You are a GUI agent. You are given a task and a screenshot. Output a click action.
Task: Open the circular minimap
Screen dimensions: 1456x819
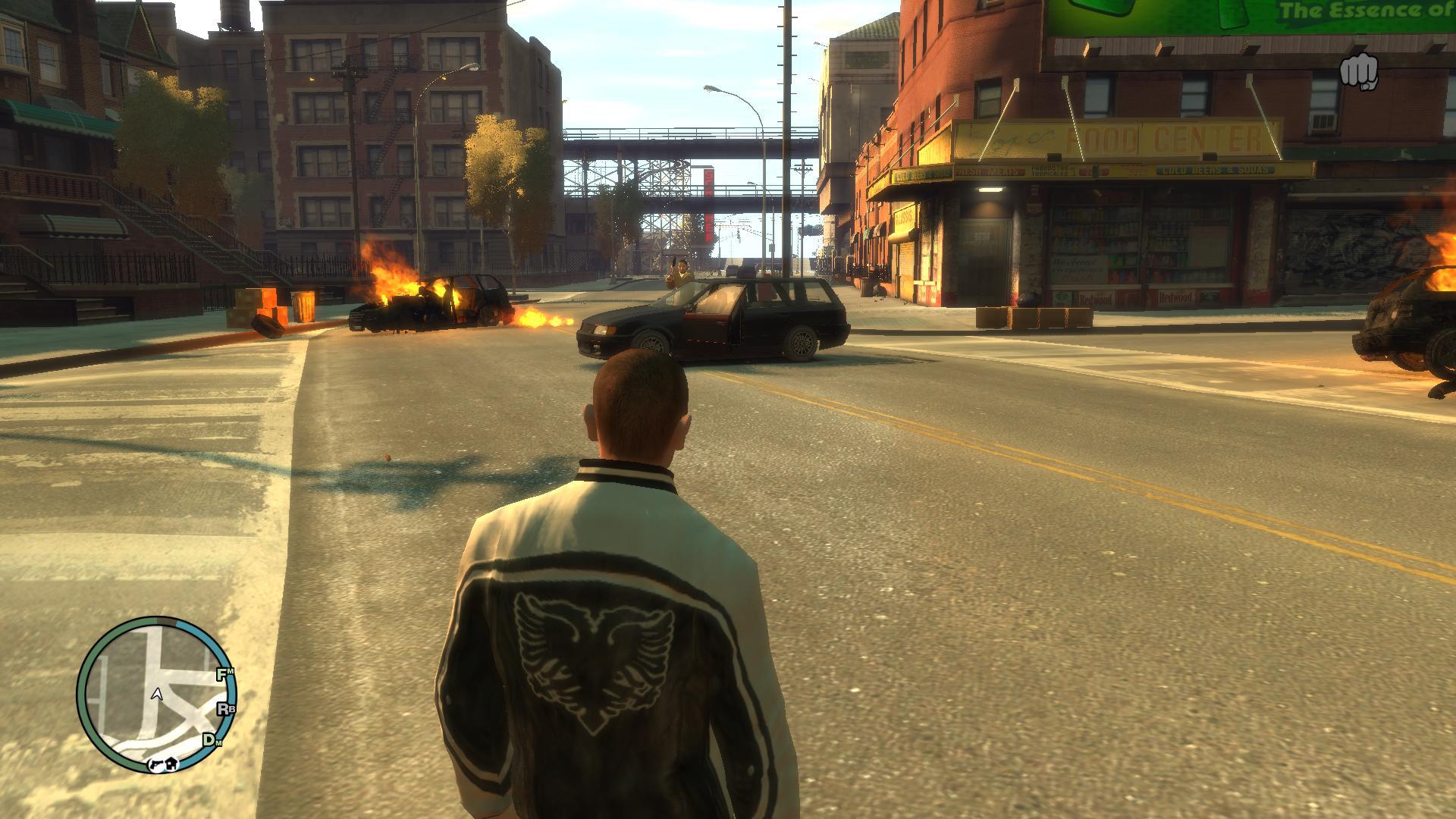pos(157,695)
